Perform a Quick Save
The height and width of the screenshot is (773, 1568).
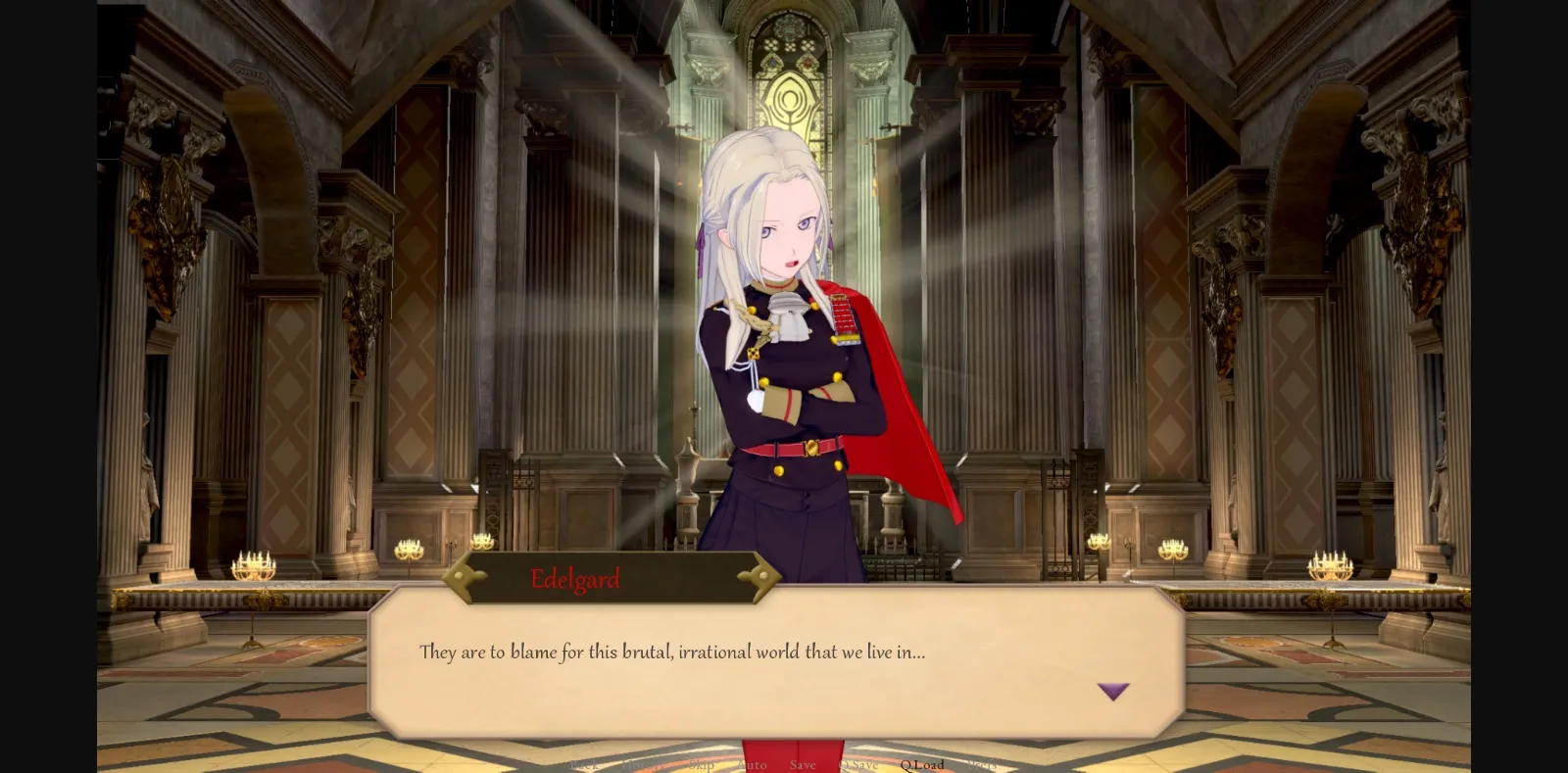click(859, 764)
